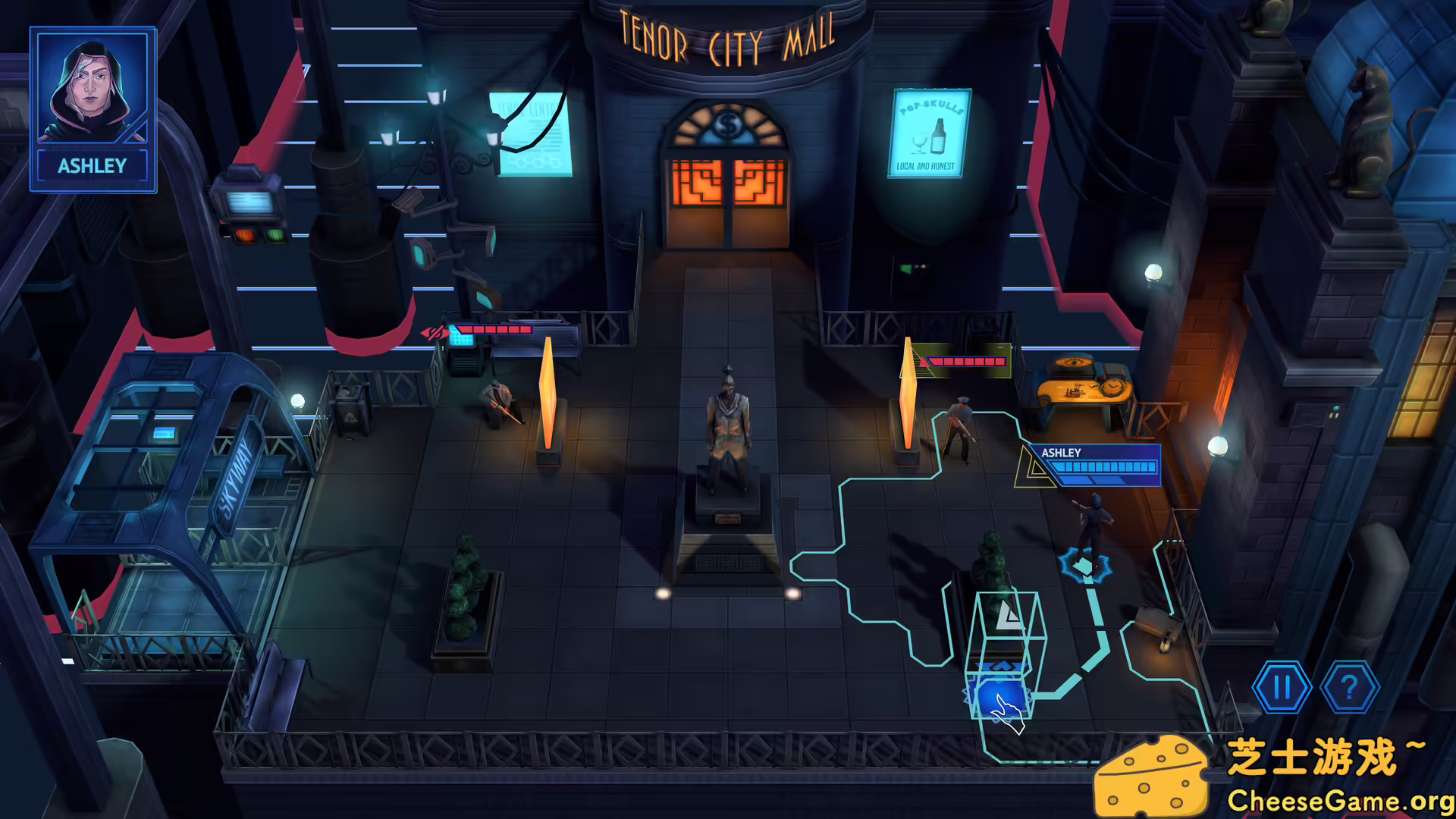Viewport: 1456px width, 819px height.
Task: Open the help question mark hexagon
Action: pos(1349,689)
